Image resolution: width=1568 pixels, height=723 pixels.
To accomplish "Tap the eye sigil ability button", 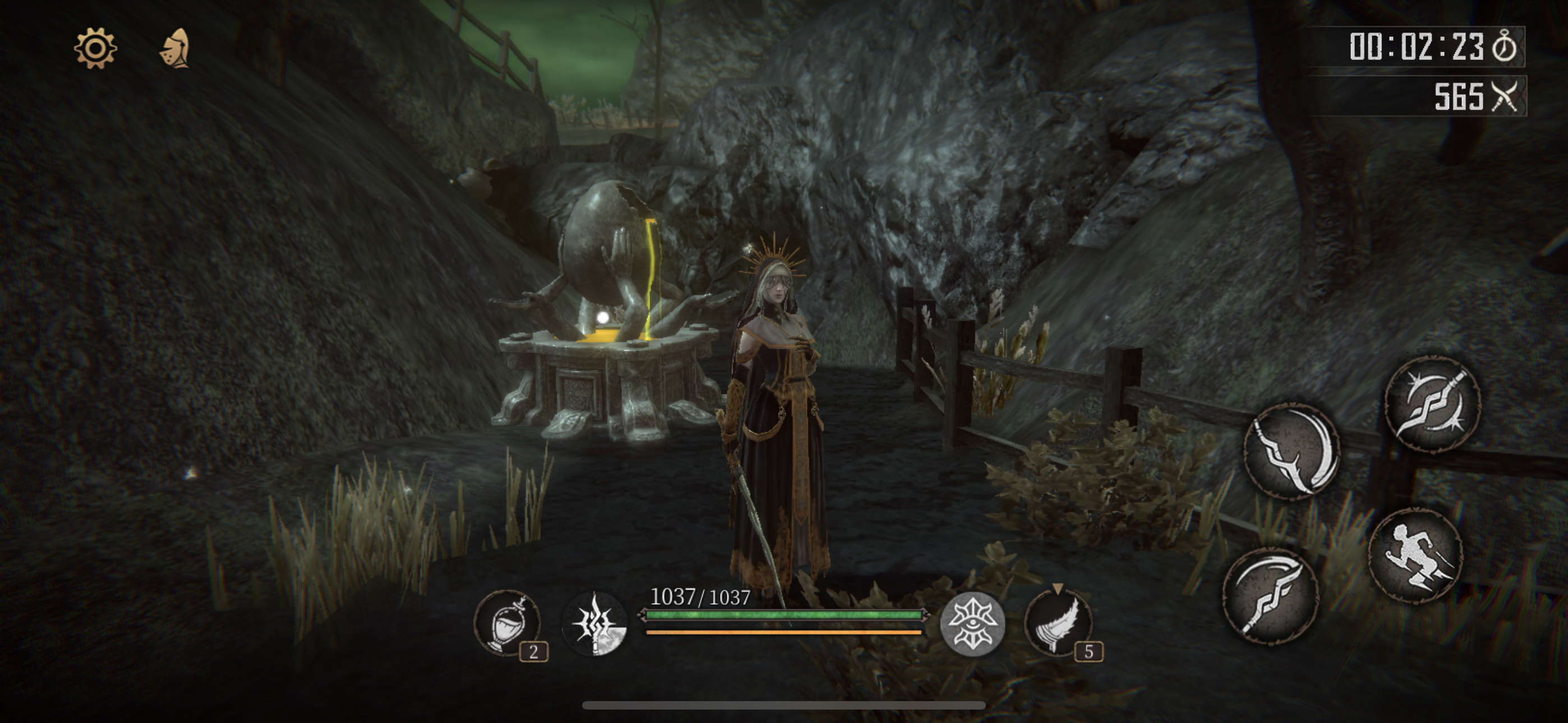I will (x=972, y=623).
